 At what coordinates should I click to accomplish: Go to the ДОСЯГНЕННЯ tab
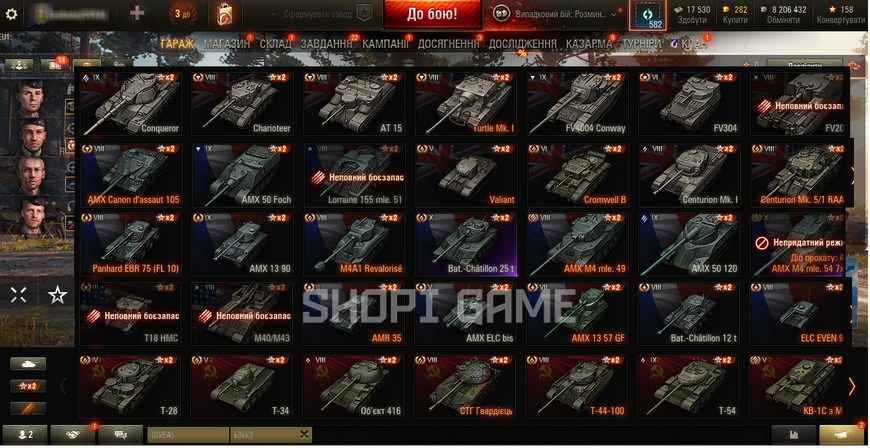pyautogui.click(x=449, y=44)
